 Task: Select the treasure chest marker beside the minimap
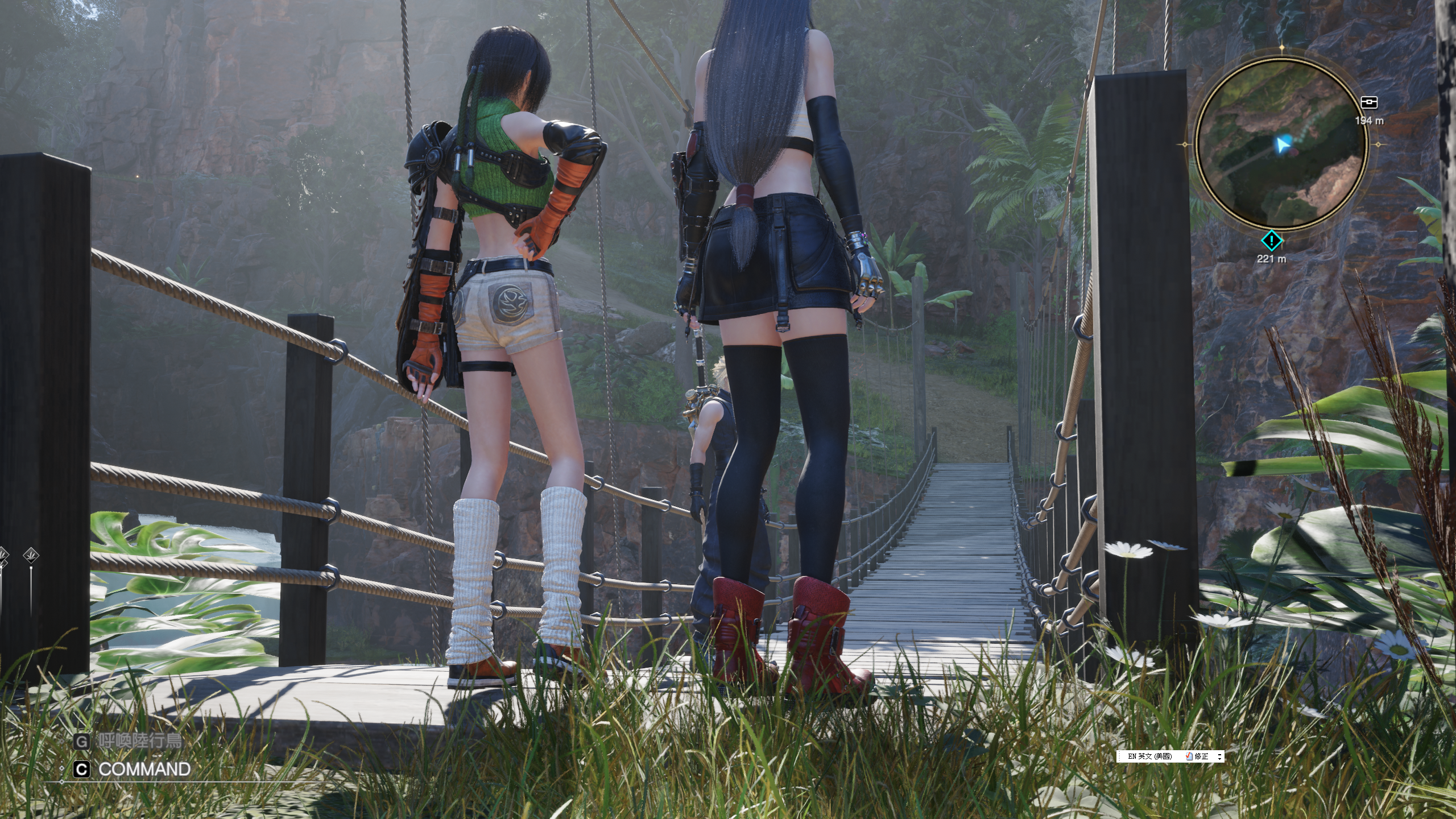click(1368, 102)
